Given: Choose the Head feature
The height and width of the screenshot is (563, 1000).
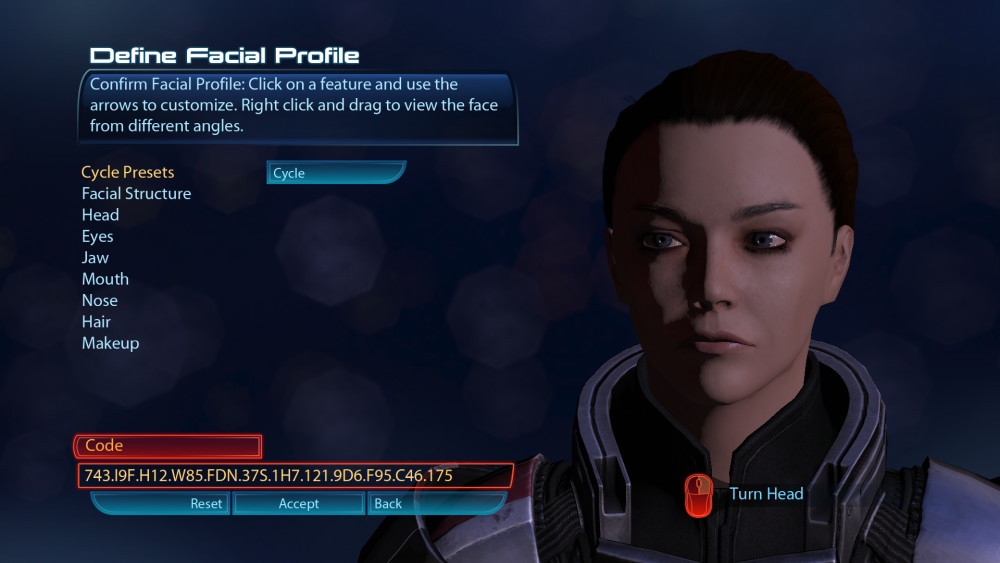Looking at the screenshot, I should point(100,215).
